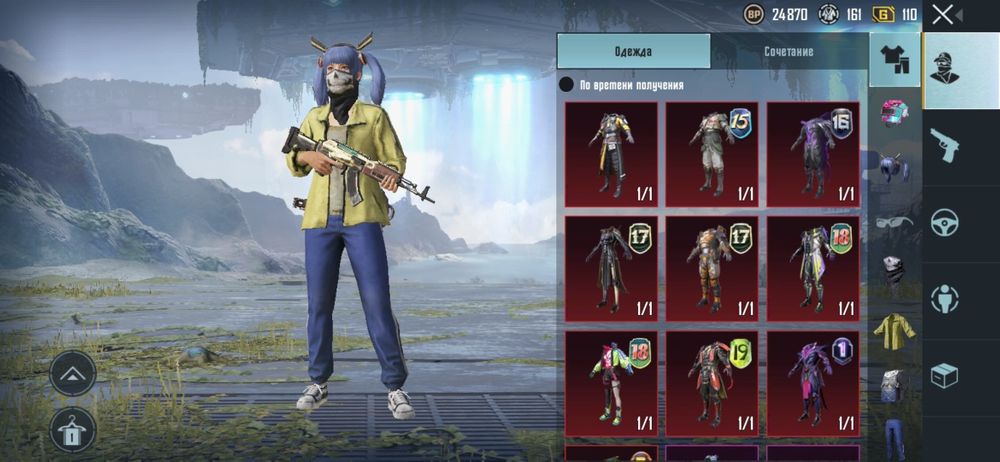Click the upward arrow round button
Screen dimensions: 1000x462
pyautogui.click(x=73, y=374)
